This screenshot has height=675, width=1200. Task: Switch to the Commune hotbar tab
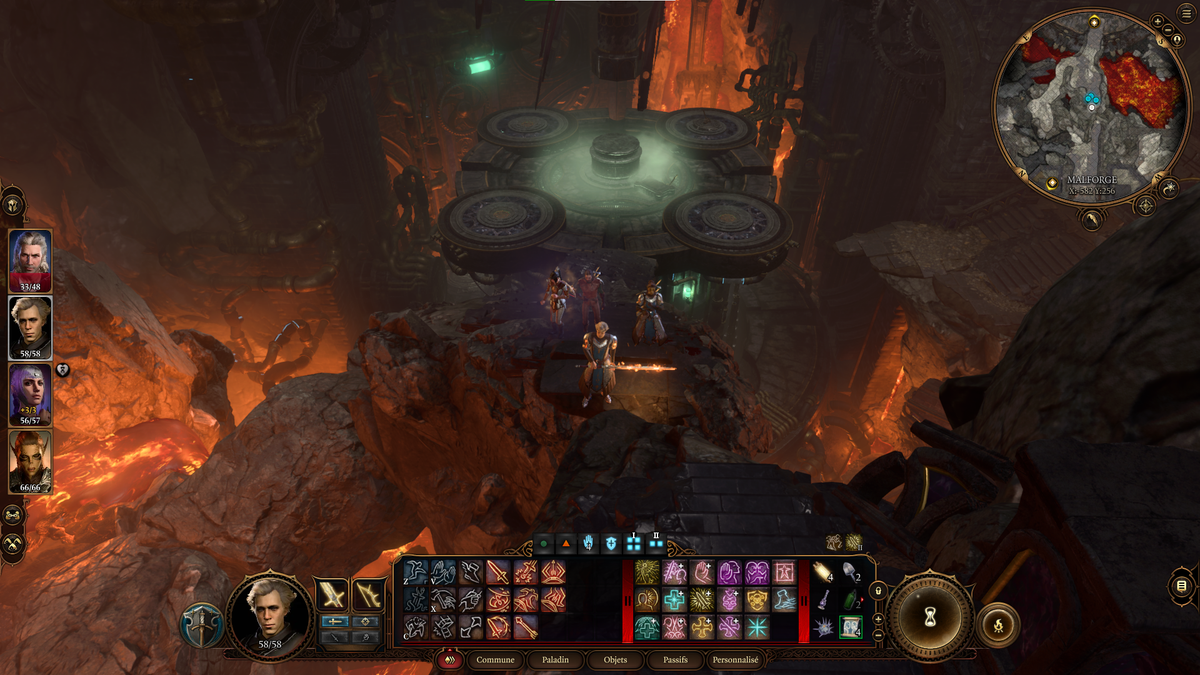496,660
